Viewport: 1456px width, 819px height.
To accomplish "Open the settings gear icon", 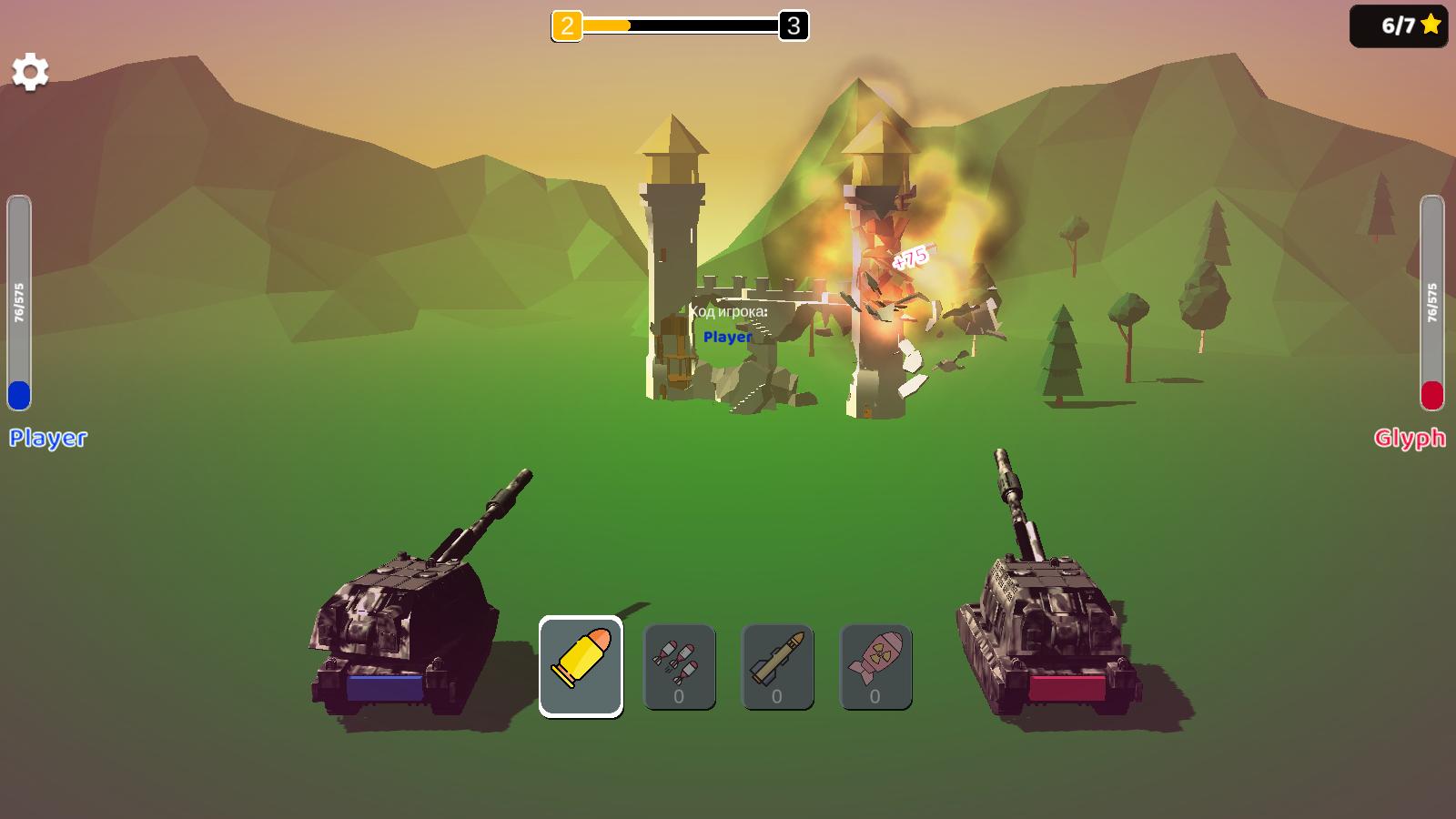I will tap(32, 71).
